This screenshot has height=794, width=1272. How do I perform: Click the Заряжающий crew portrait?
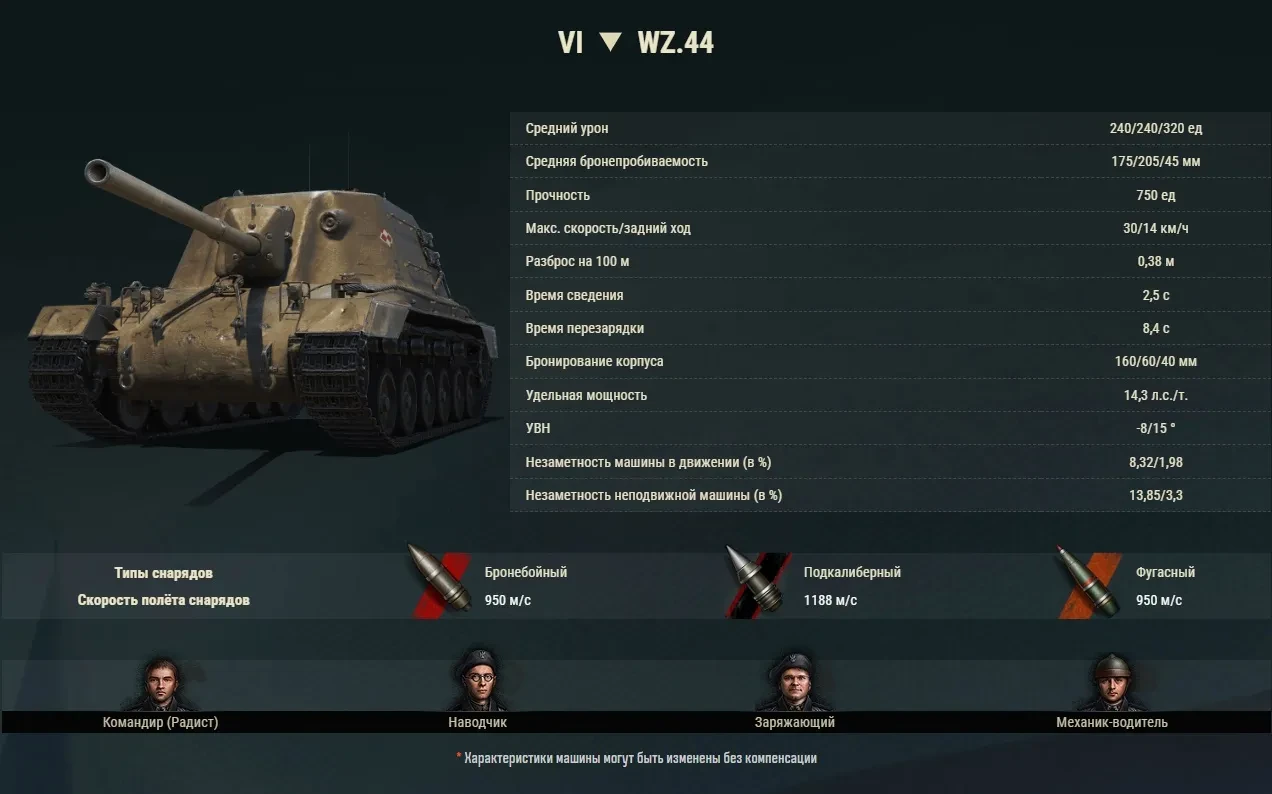(794, 683)
